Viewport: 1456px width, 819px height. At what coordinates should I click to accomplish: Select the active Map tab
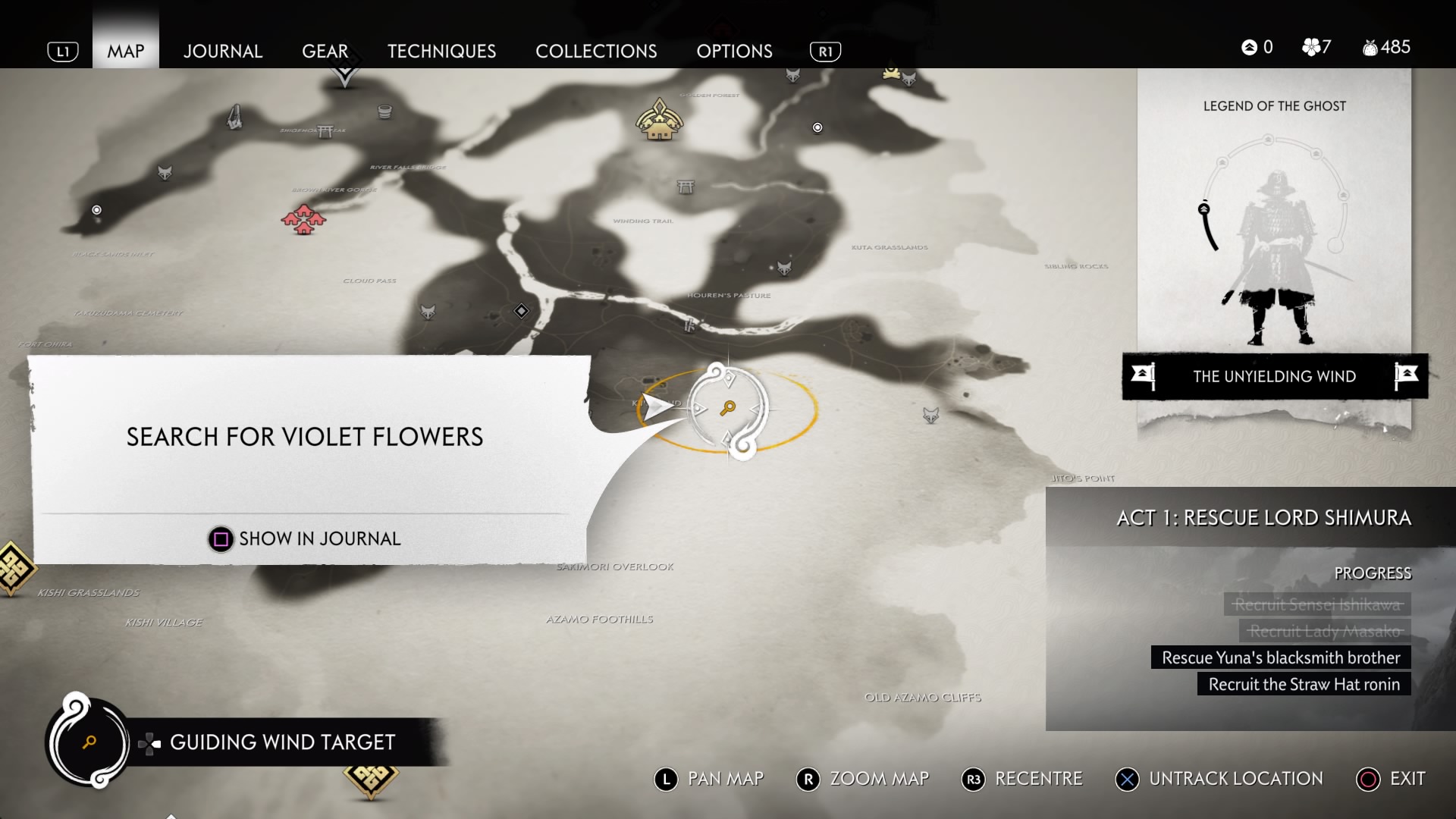click(125, 51)
